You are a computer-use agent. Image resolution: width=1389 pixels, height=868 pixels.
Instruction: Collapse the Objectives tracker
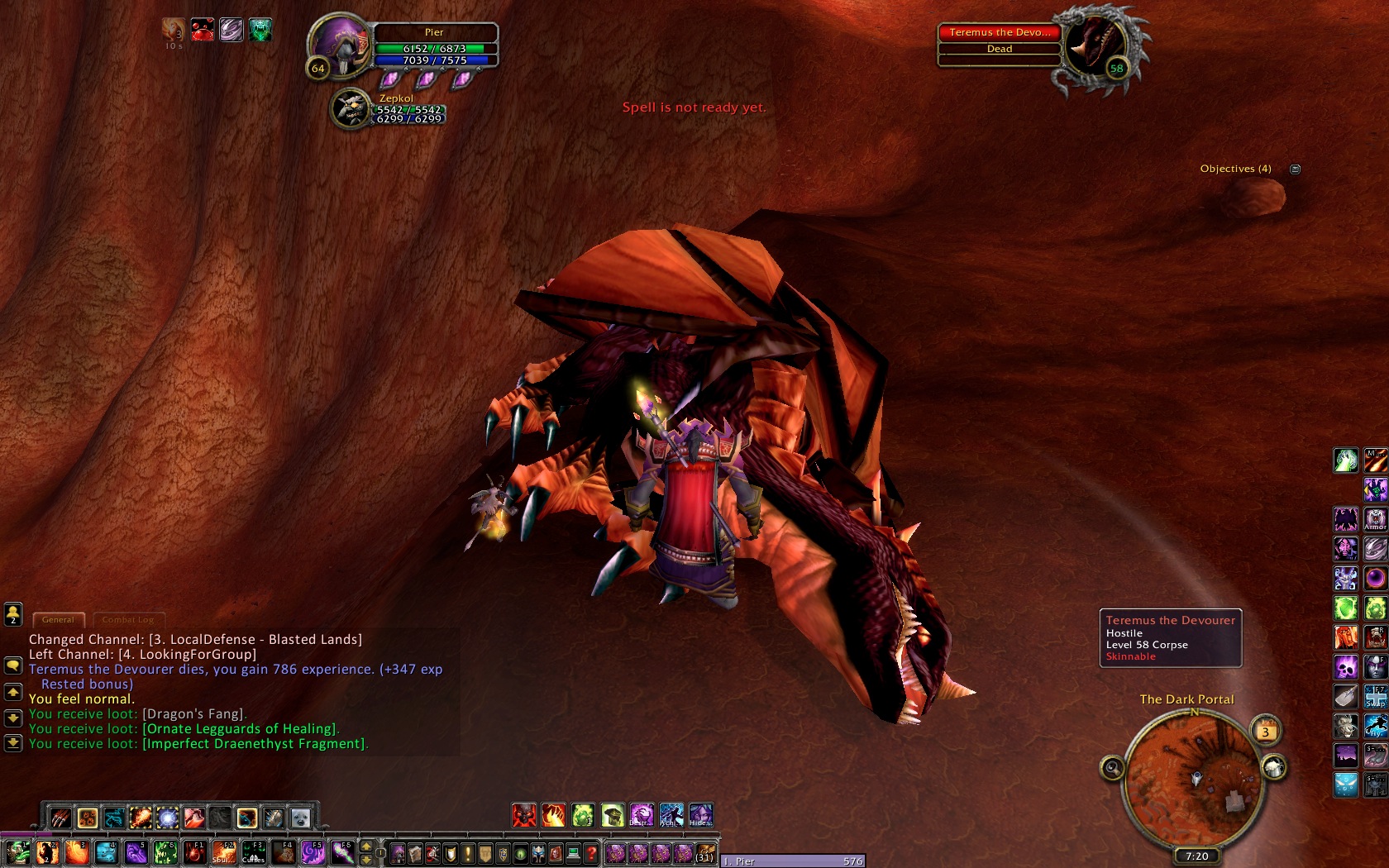(x=1296, y=169)
